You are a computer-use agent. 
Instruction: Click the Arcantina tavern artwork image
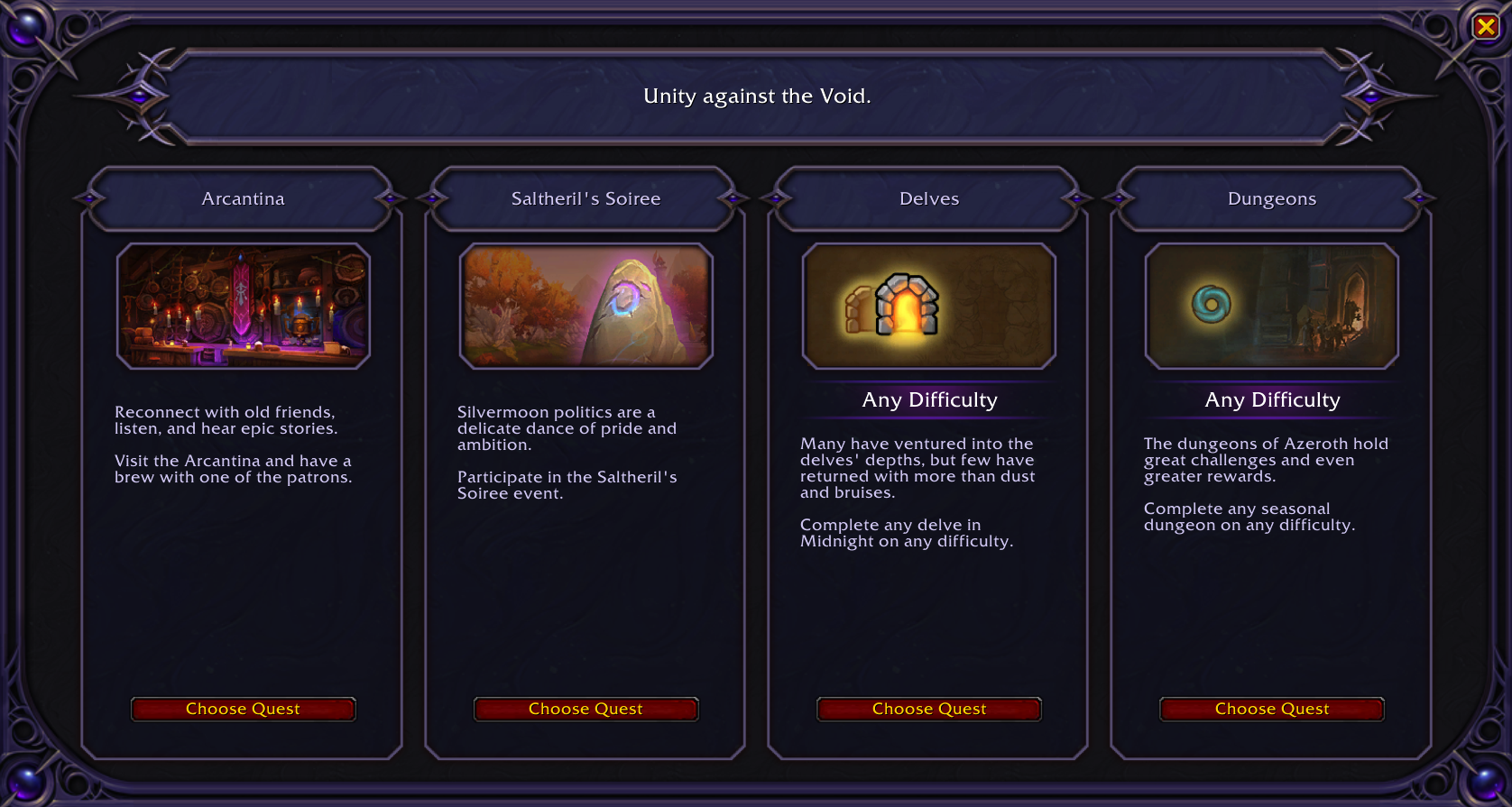click(243, 306)
